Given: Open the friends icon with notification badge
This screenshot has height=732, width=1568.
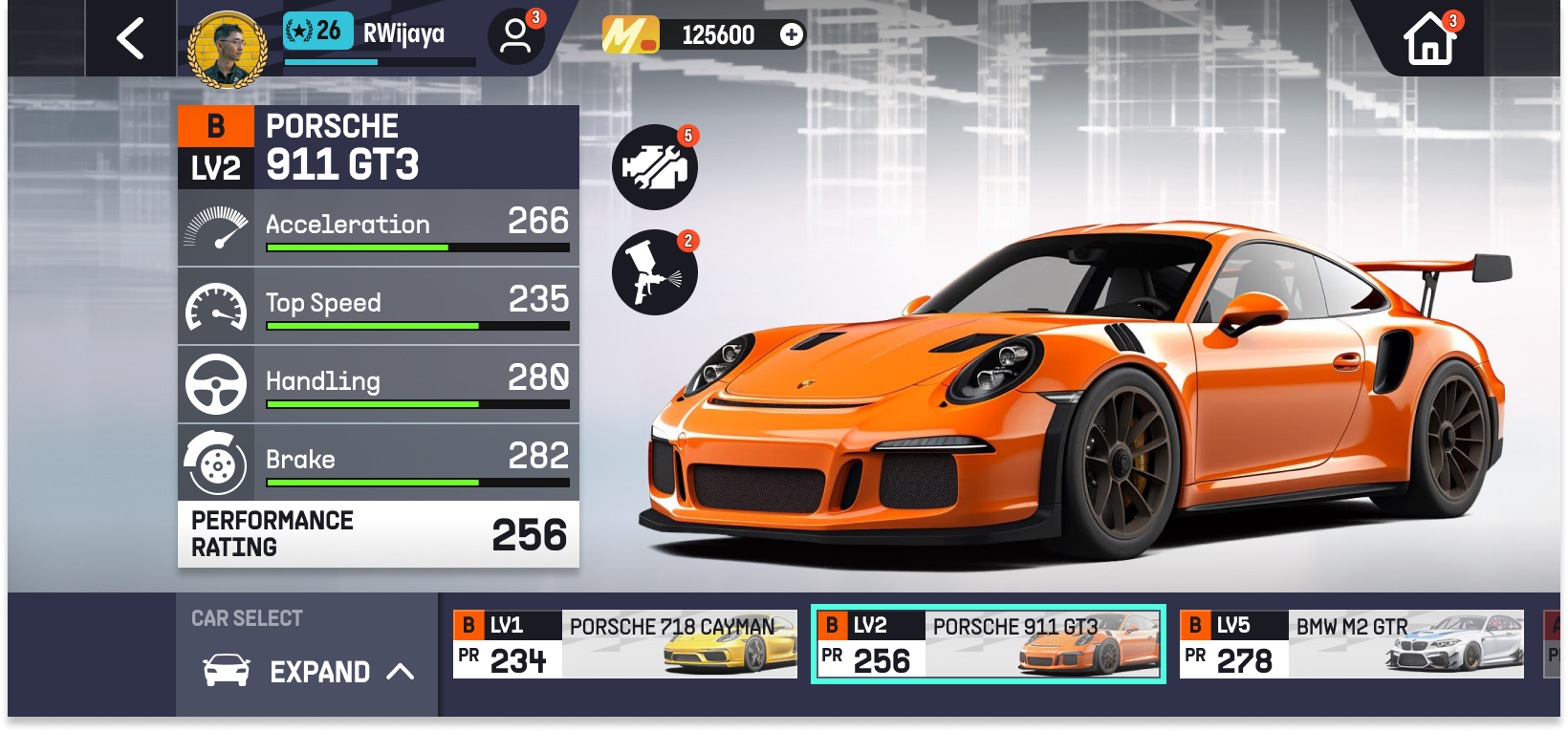Looking at the screenshot, I should (515, 36).
